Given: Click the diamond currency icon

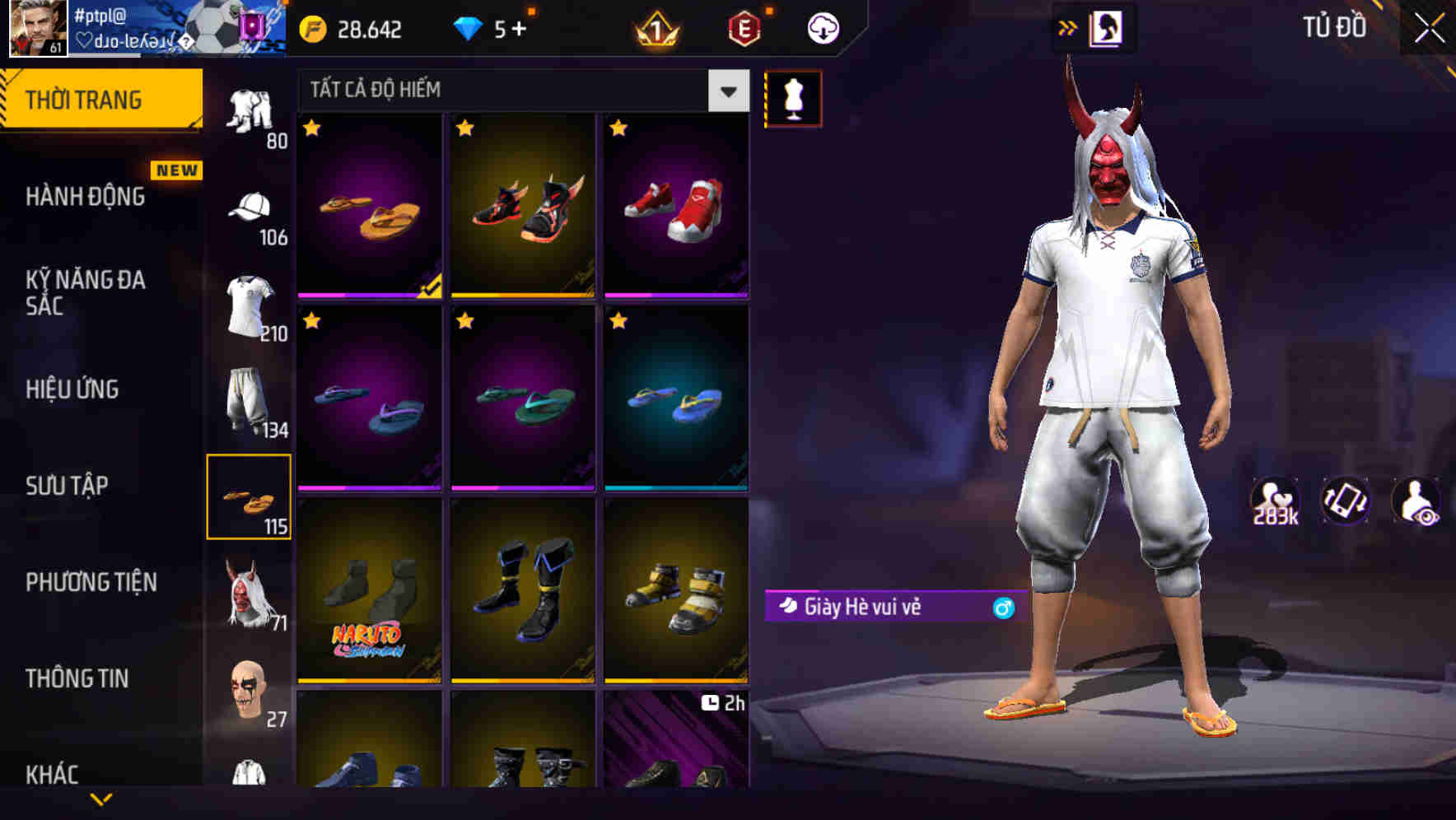Looking at the screenshot, I should [x=468, y=27].
